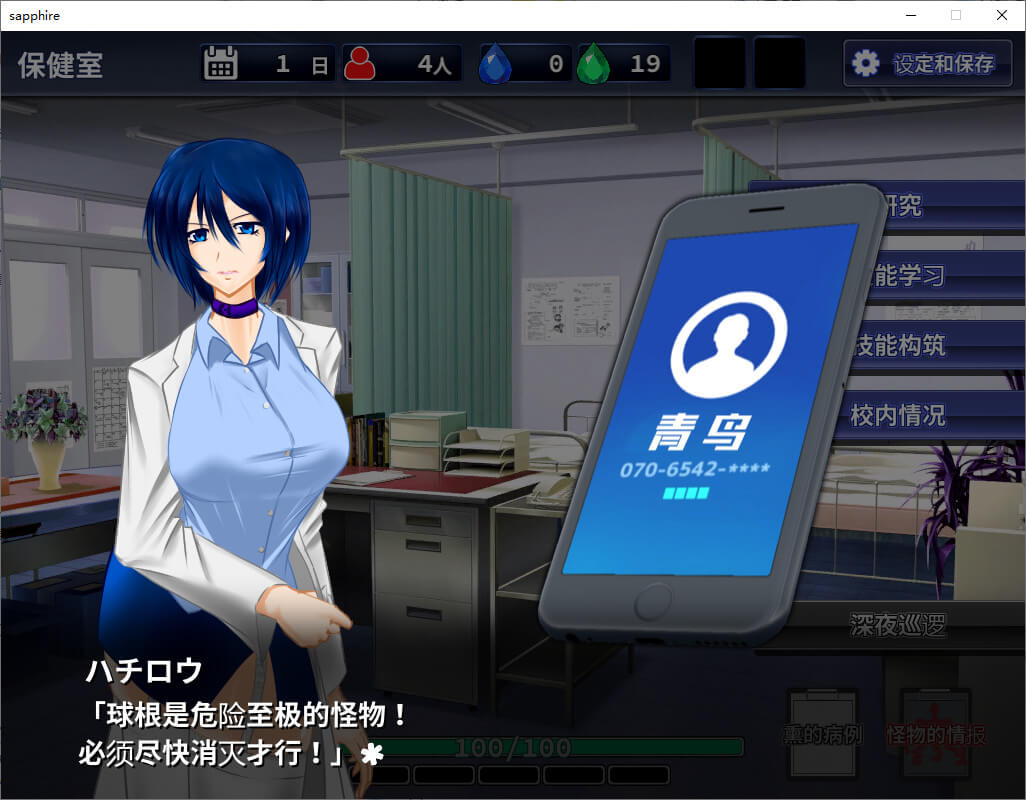Open the 设定和保存 settings and save menu
Screen dimensions: 1026x800
(x=927, y=64)
